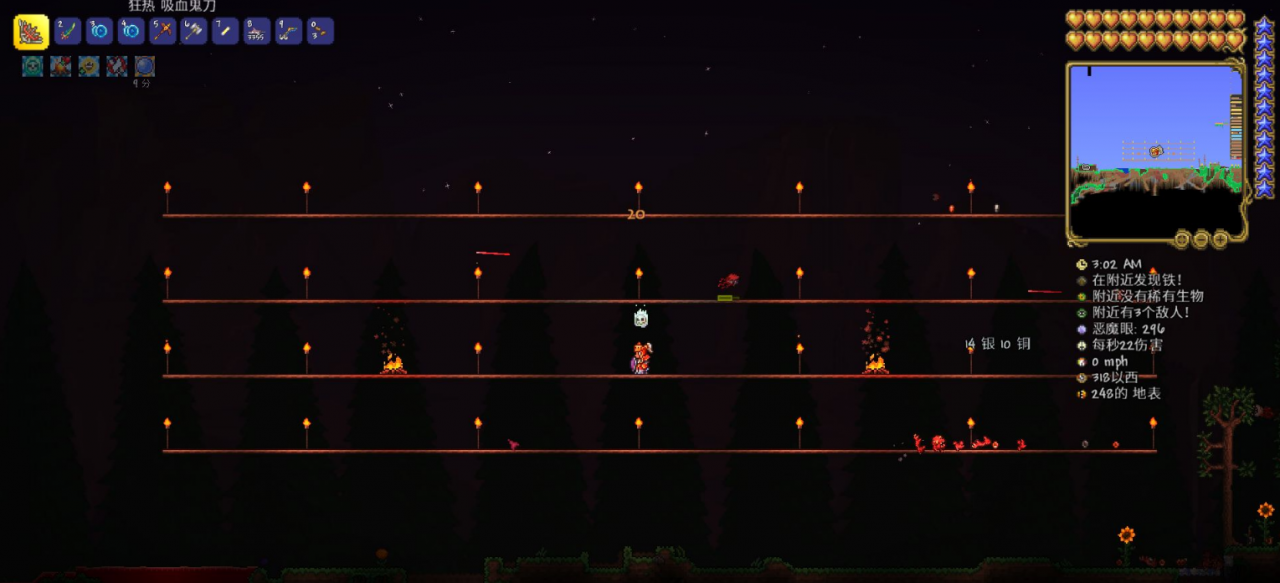
Task: Equip the orange pickaxe in slot 5
Action: pos(163,31)
